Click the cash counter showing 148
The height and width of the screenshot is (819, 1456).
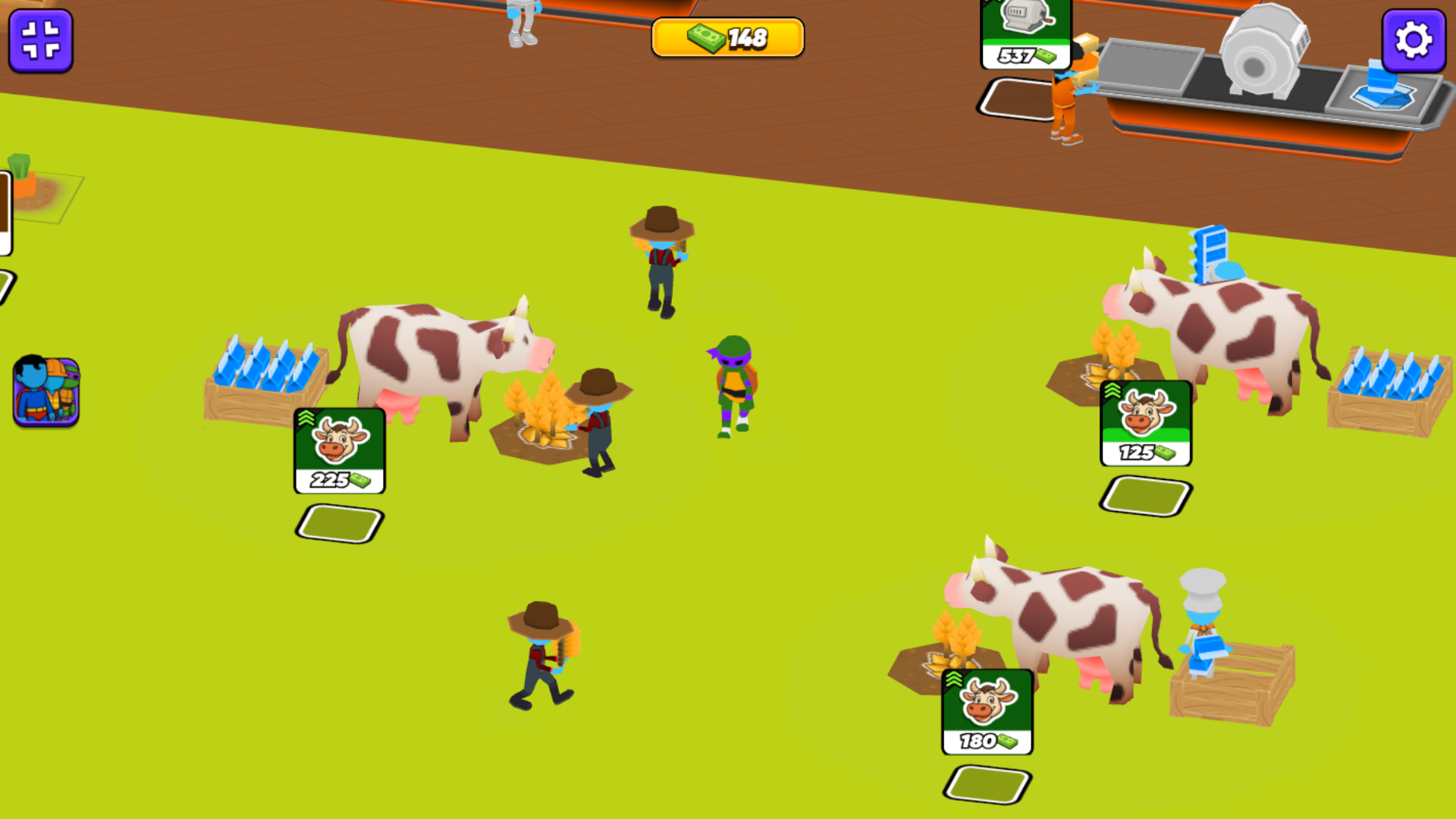[726, 36]
